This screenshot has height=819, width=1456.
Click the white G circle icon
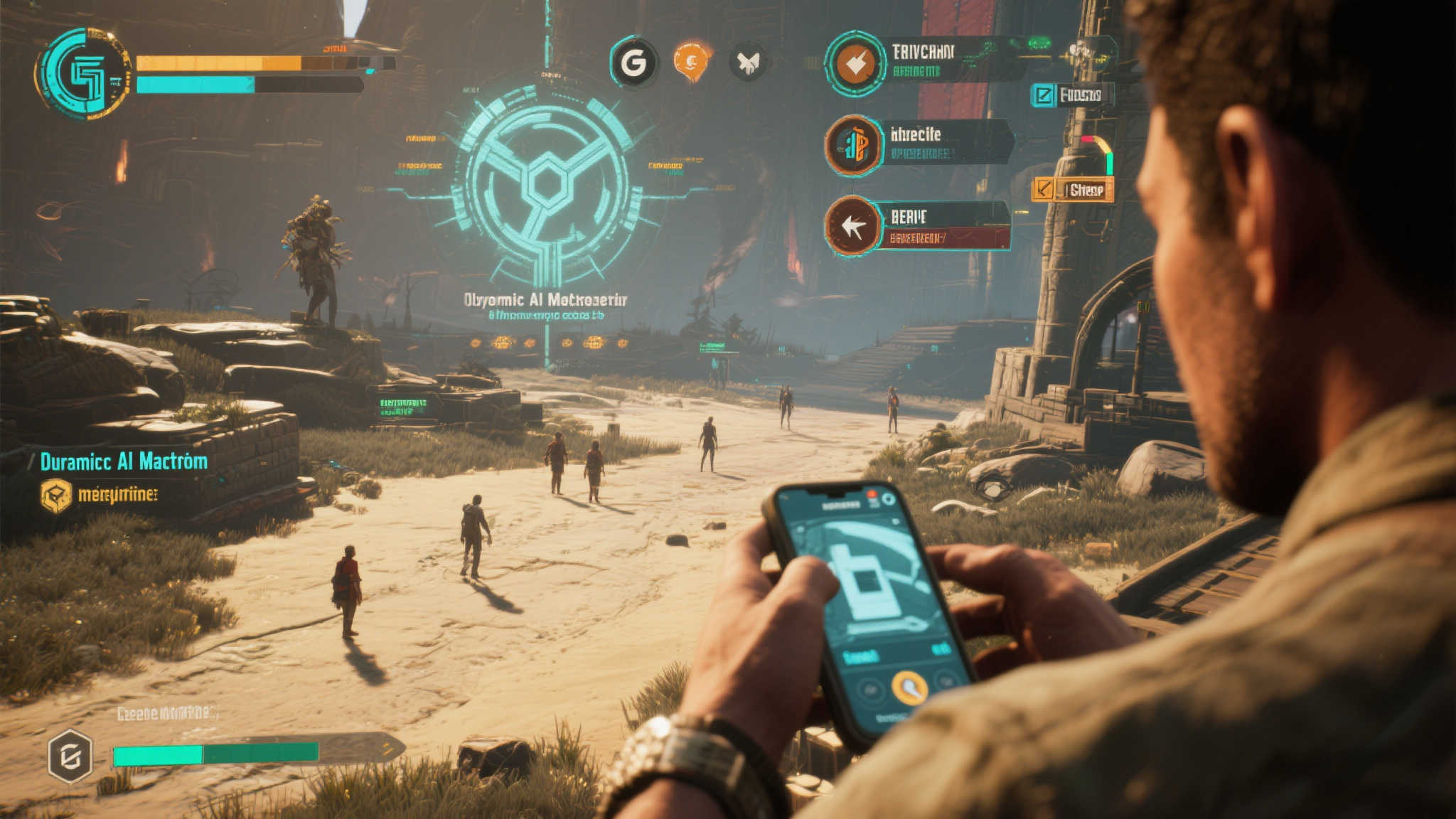click(633, 63)
